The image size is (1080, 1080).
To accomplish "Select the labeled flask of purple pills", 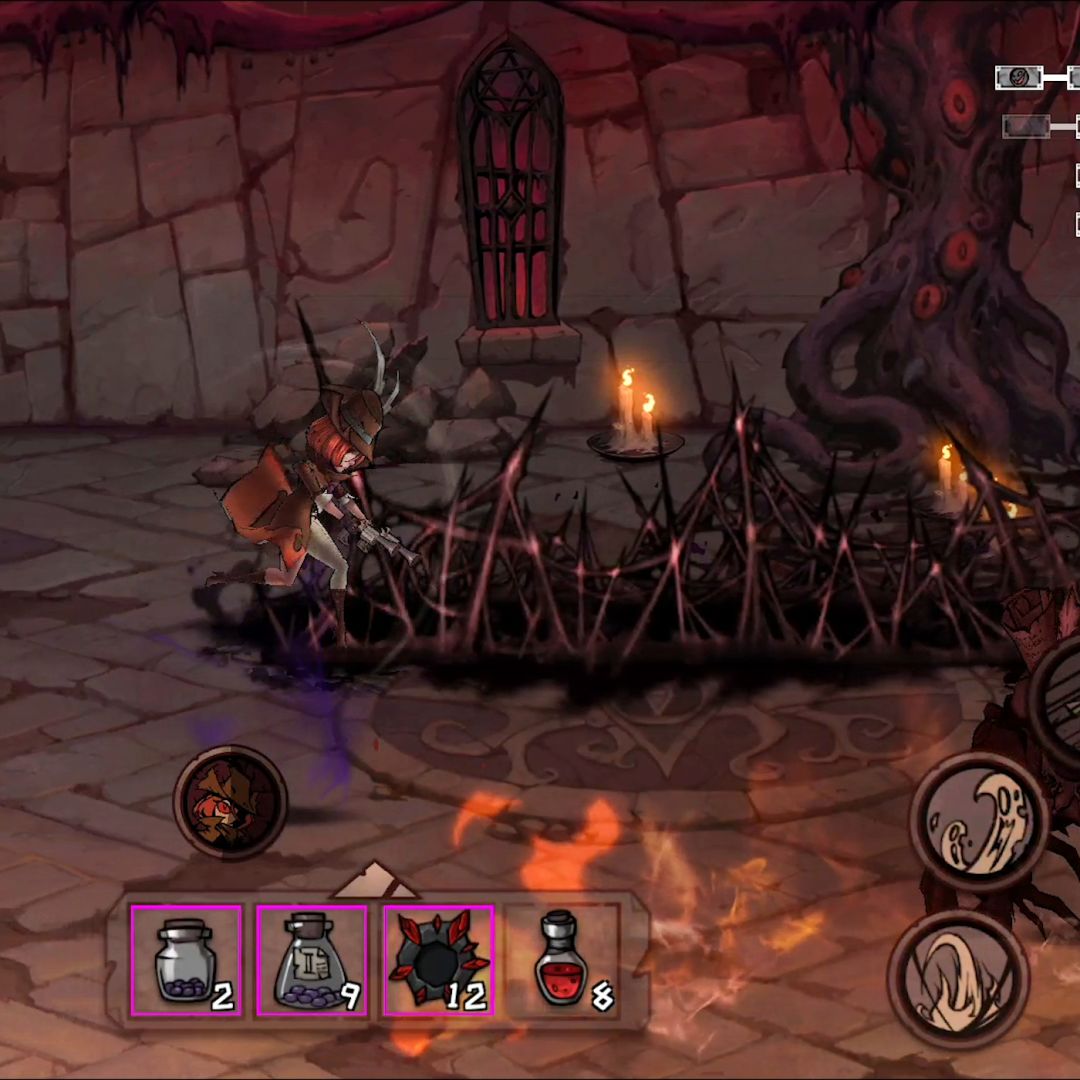I will (312, 960).
